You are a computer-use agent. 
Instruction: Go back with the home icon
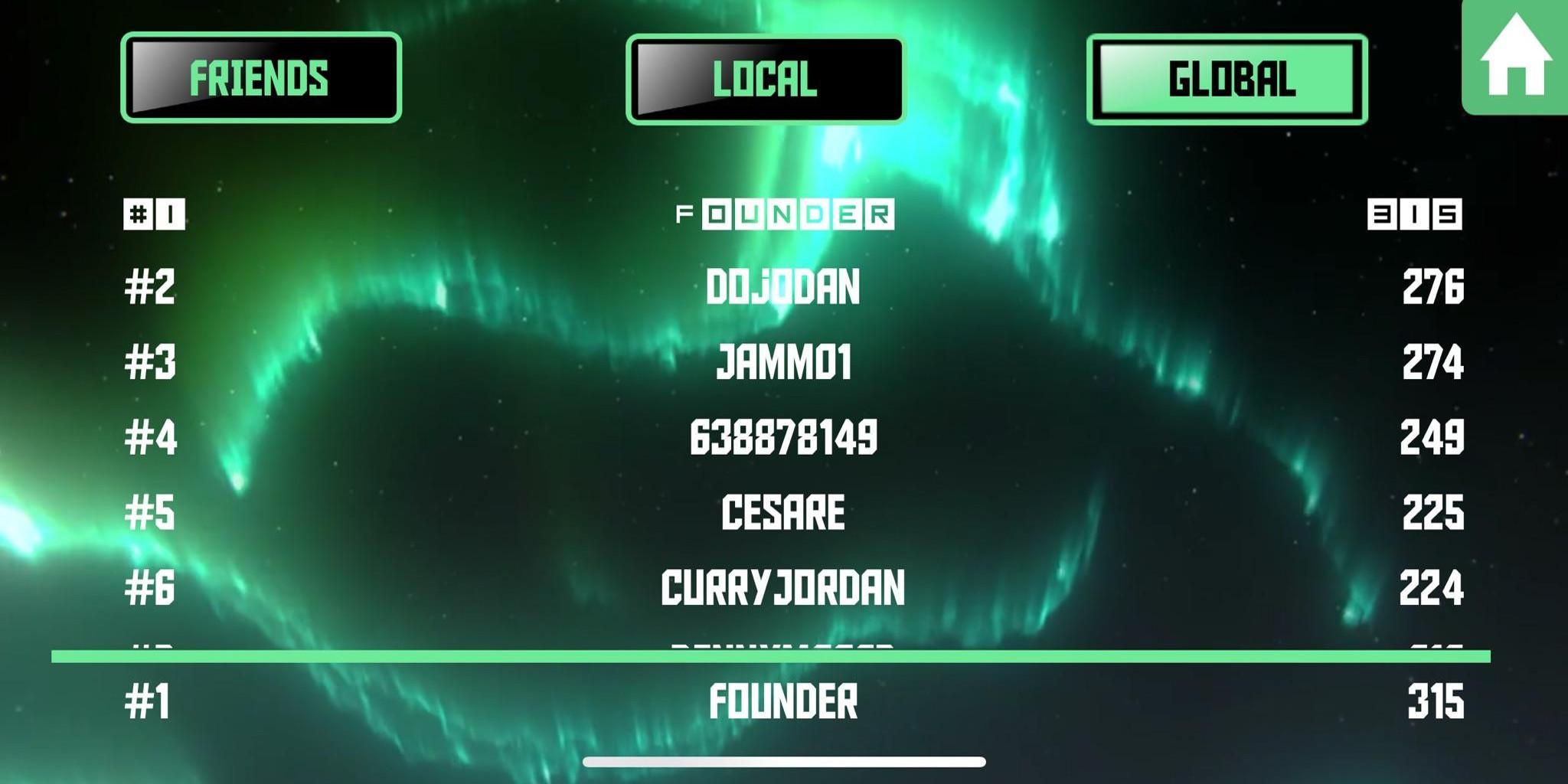pos(1515,57)
